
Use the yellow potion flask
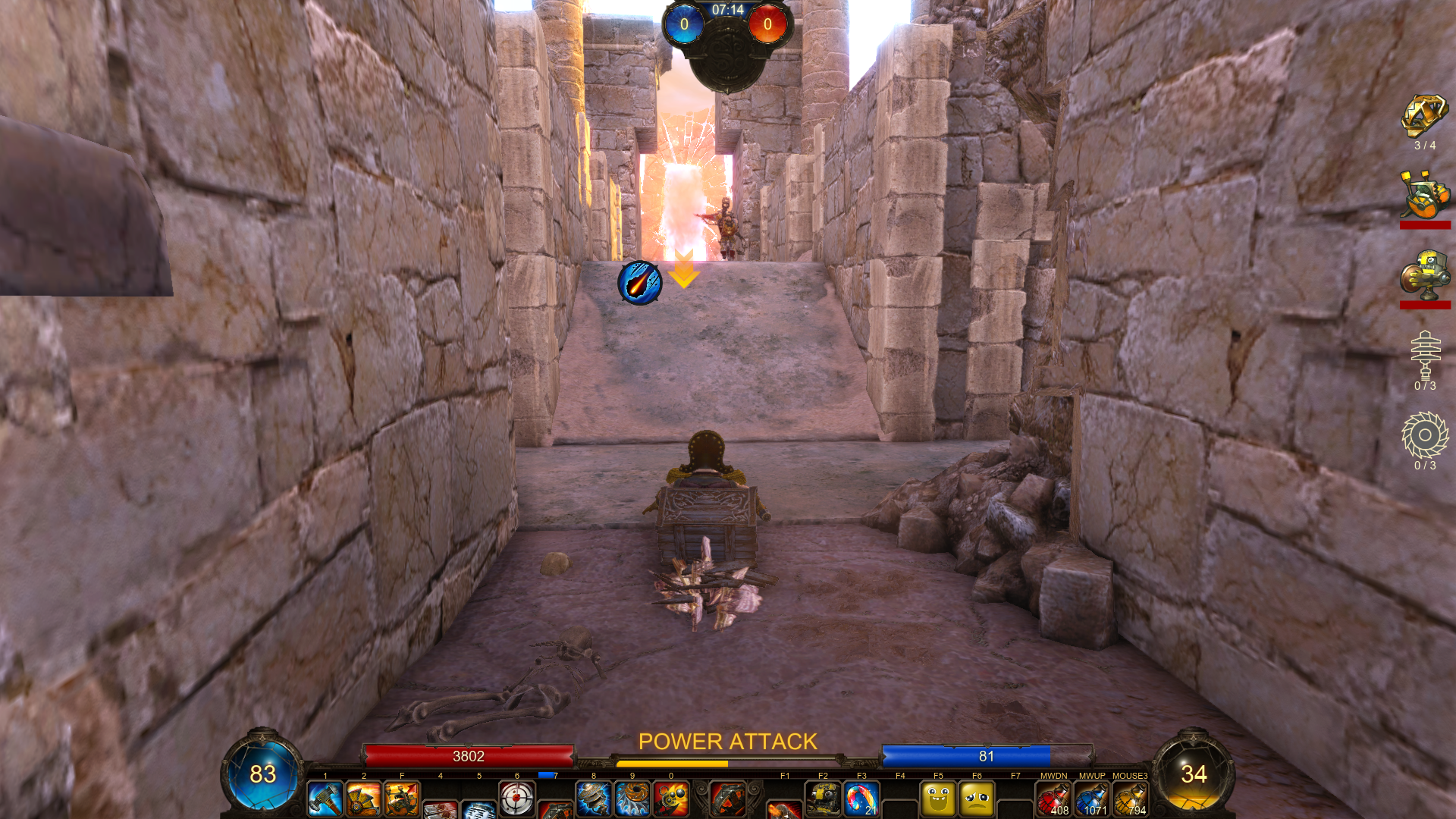click(1131, 799)
